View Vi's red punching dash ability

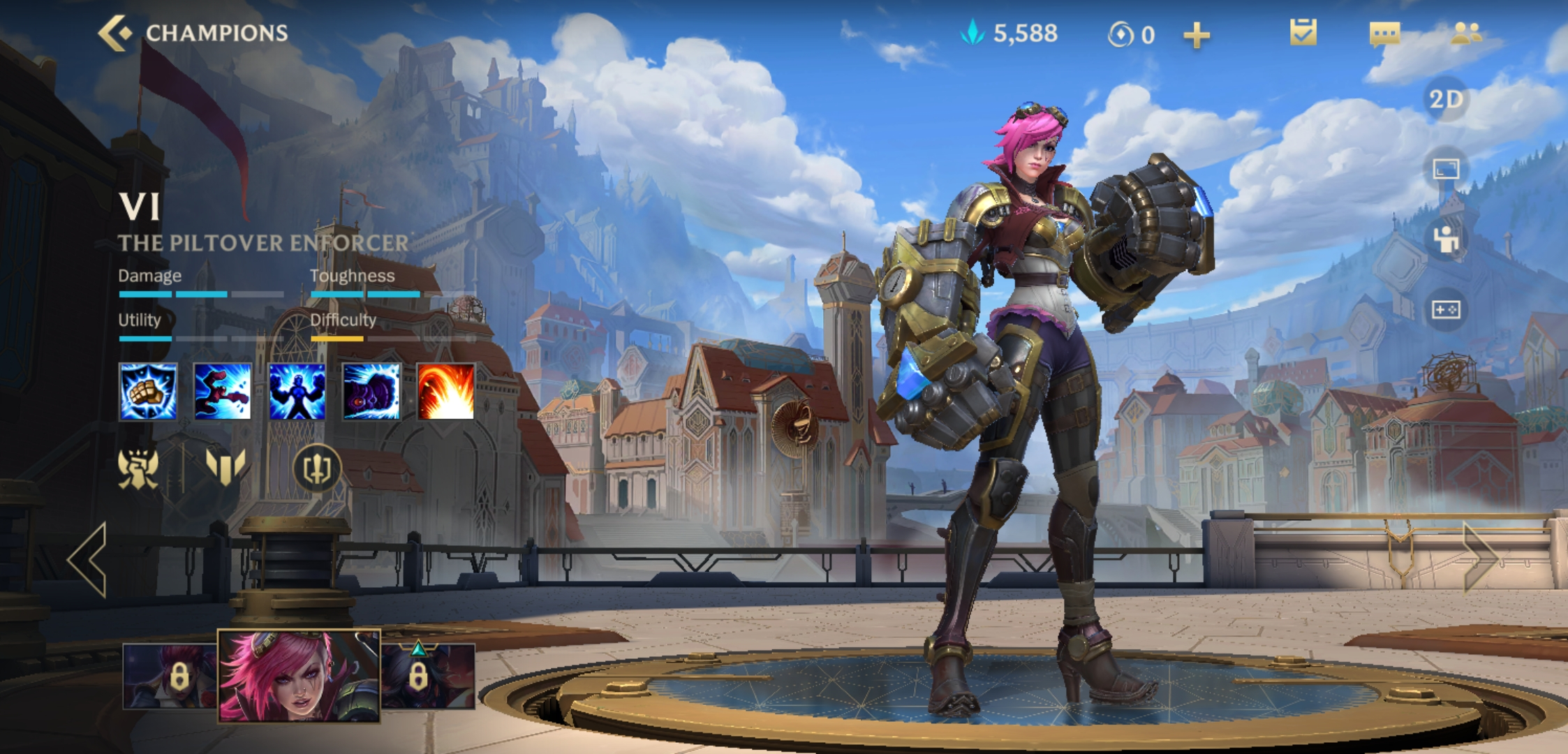tap(222, 392)
